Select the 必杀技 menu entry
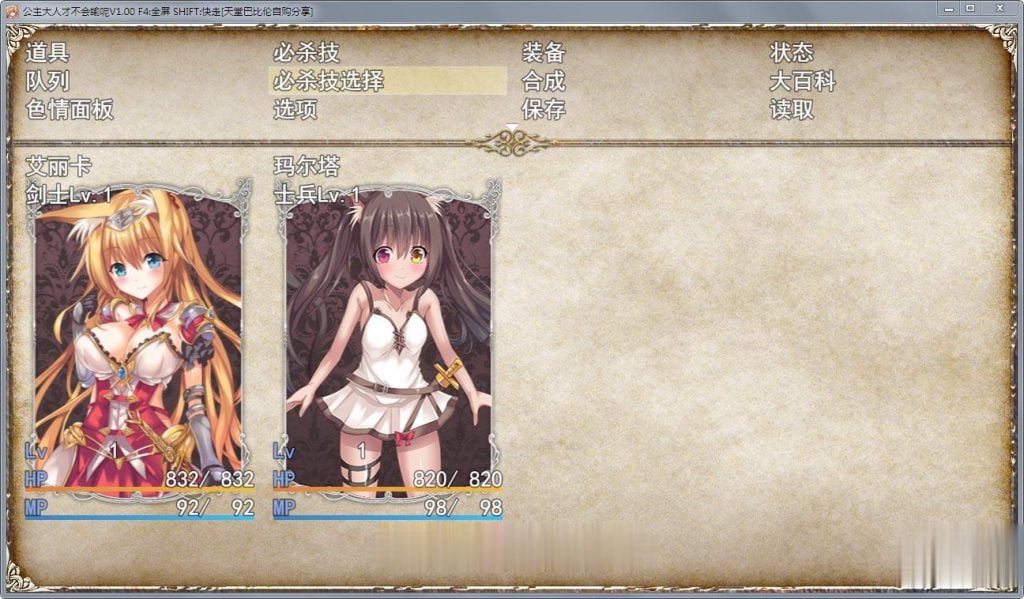Viewport: 1024px width, 599px height. [x=301, y=52]
